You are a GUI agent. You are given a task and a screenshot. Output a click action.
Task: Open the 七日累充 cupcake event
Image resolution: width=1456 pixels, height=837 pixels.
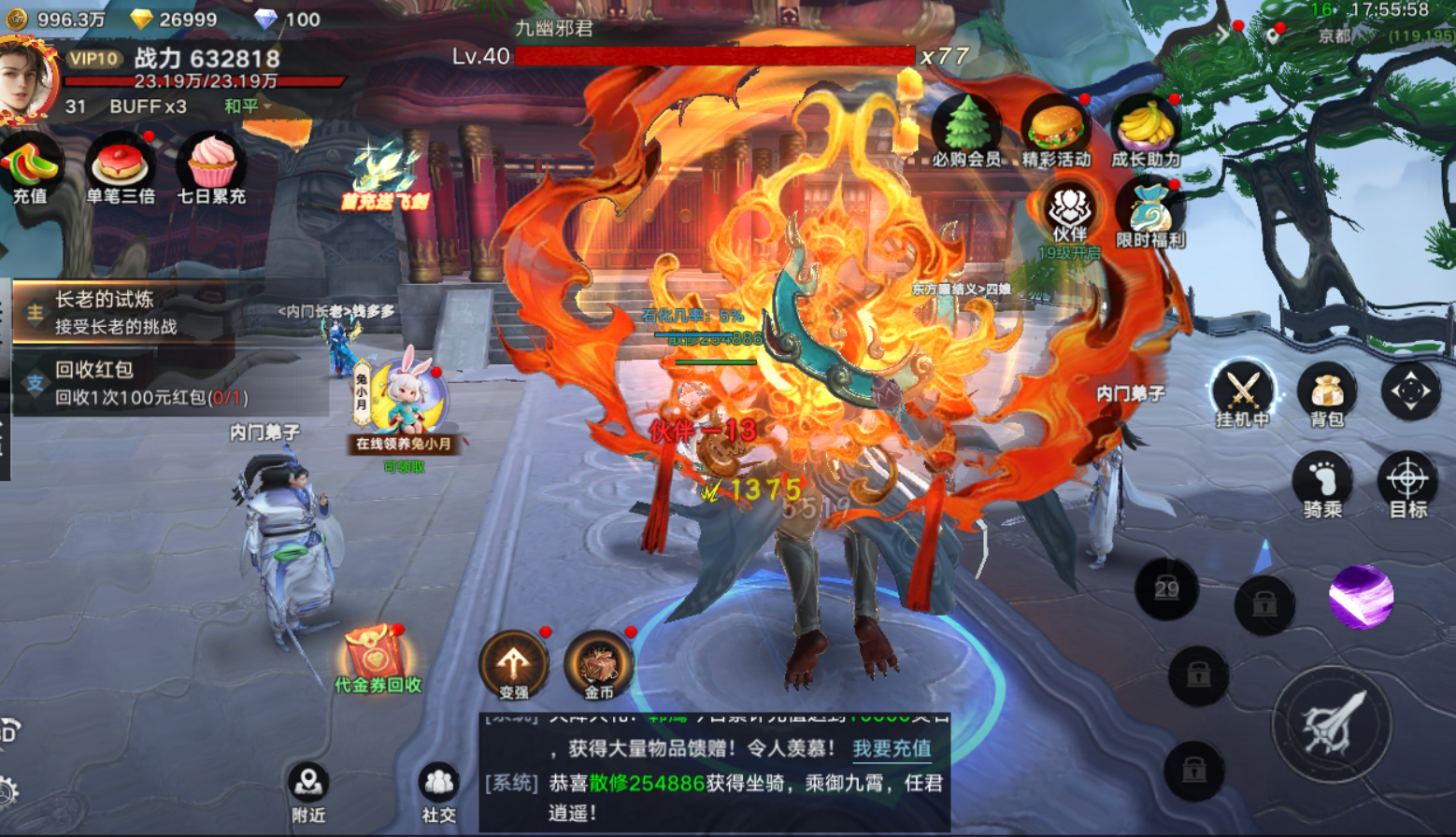(211, 169)
